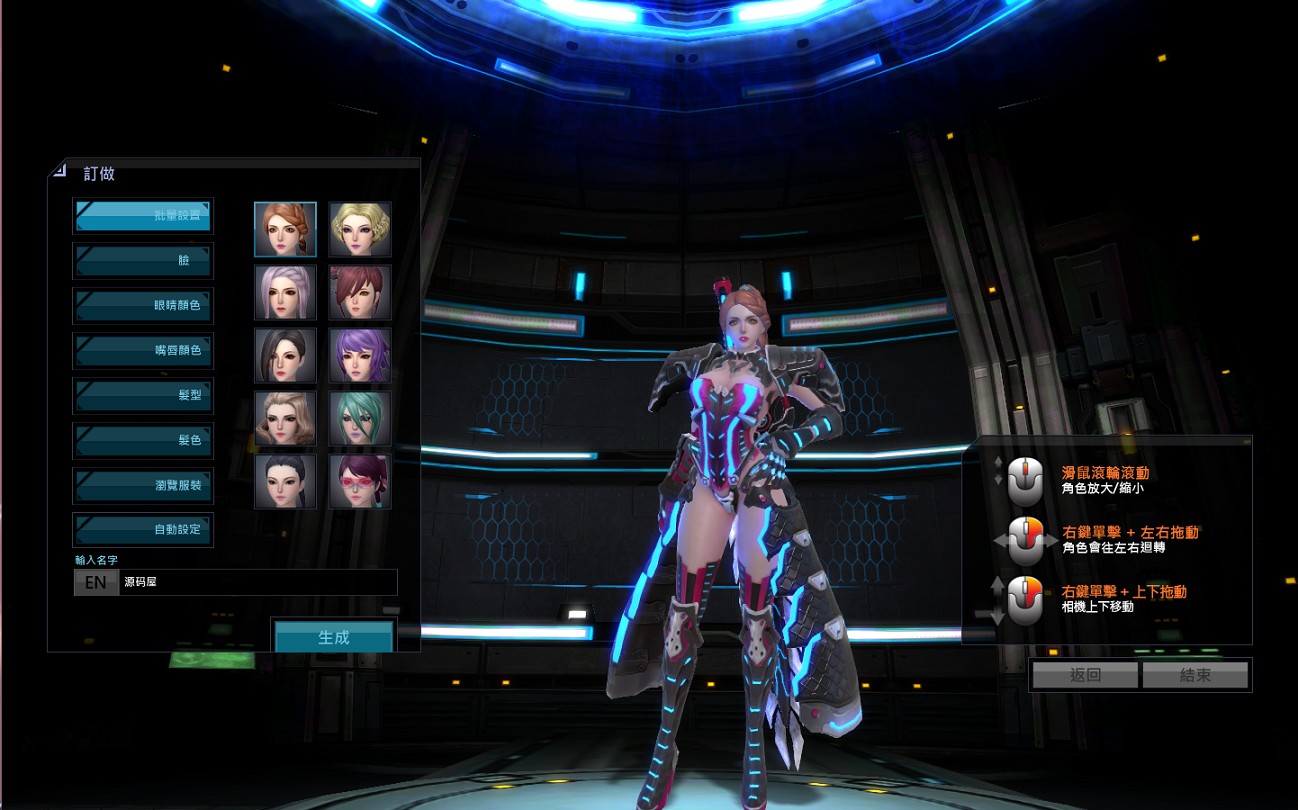Select the orange braided hair preset
Image resolution: width=1298 pixels, height=810 pixels.
tap(285, 229)
